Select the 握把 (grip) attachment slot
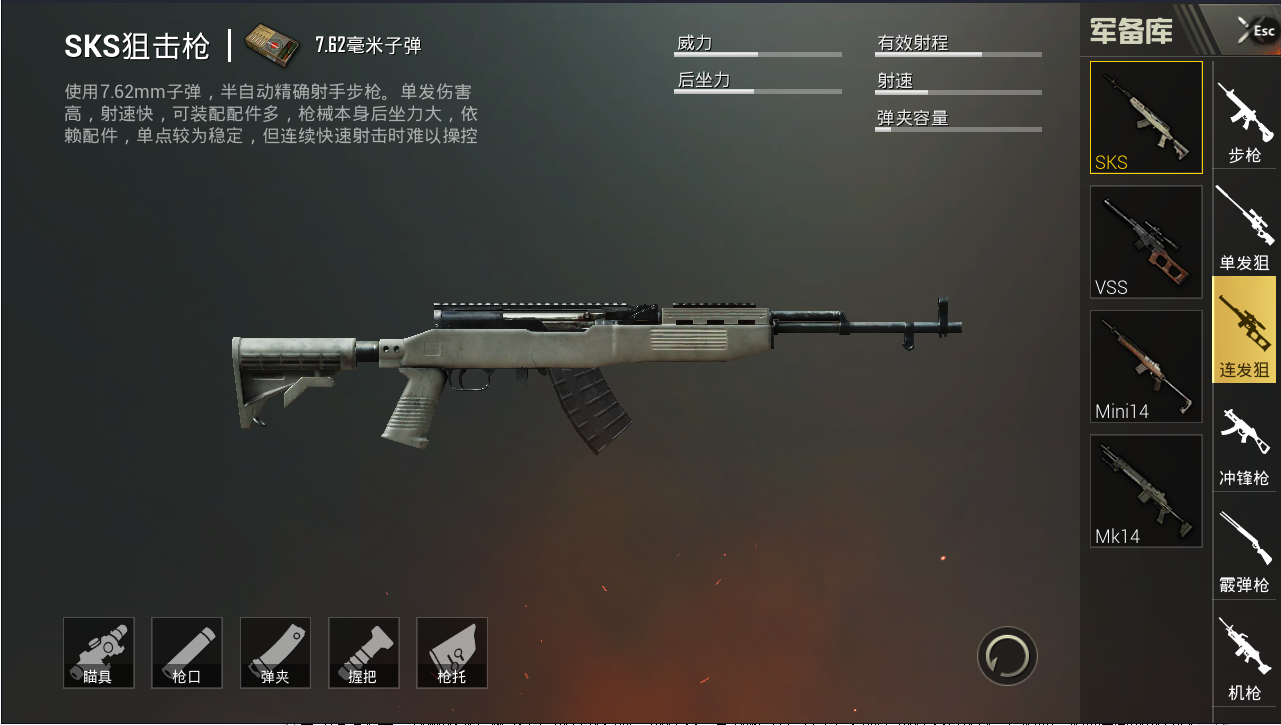The image size is (1281, 725). click(x=364, y=652)
